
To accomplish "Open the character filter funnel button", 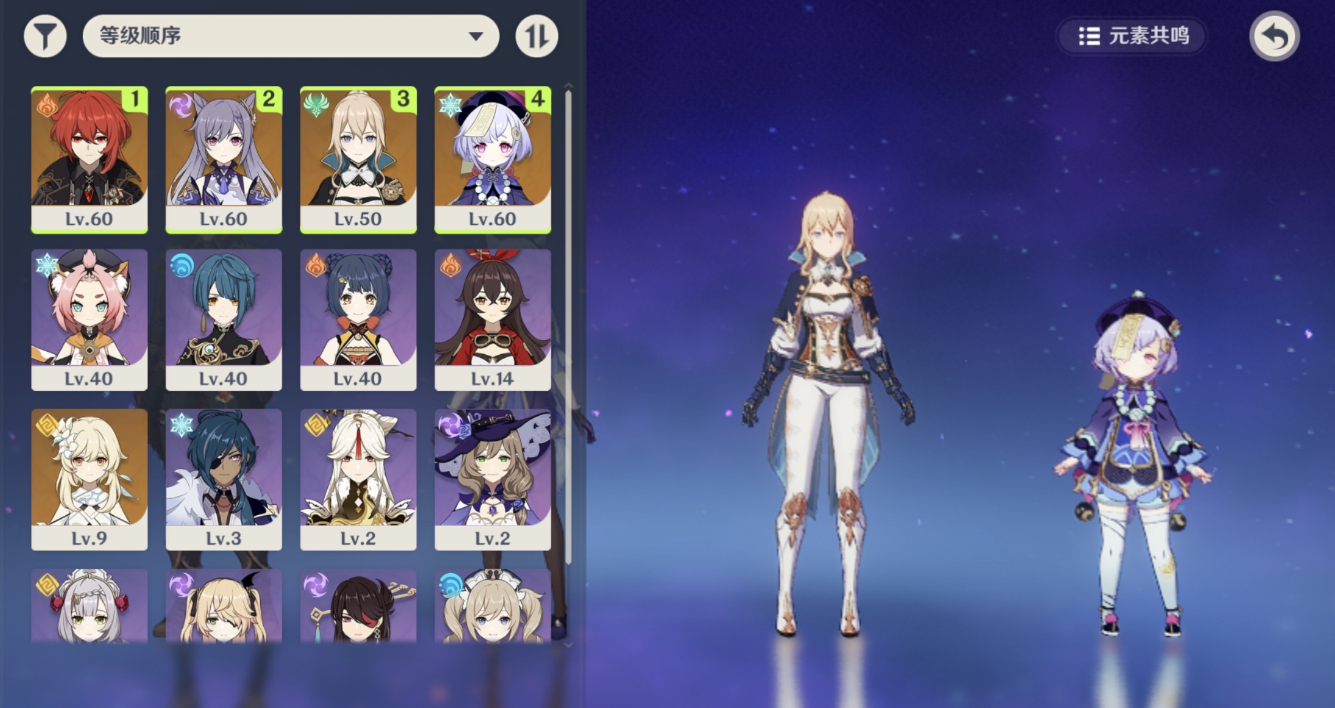I will click(x=45, y=36).
